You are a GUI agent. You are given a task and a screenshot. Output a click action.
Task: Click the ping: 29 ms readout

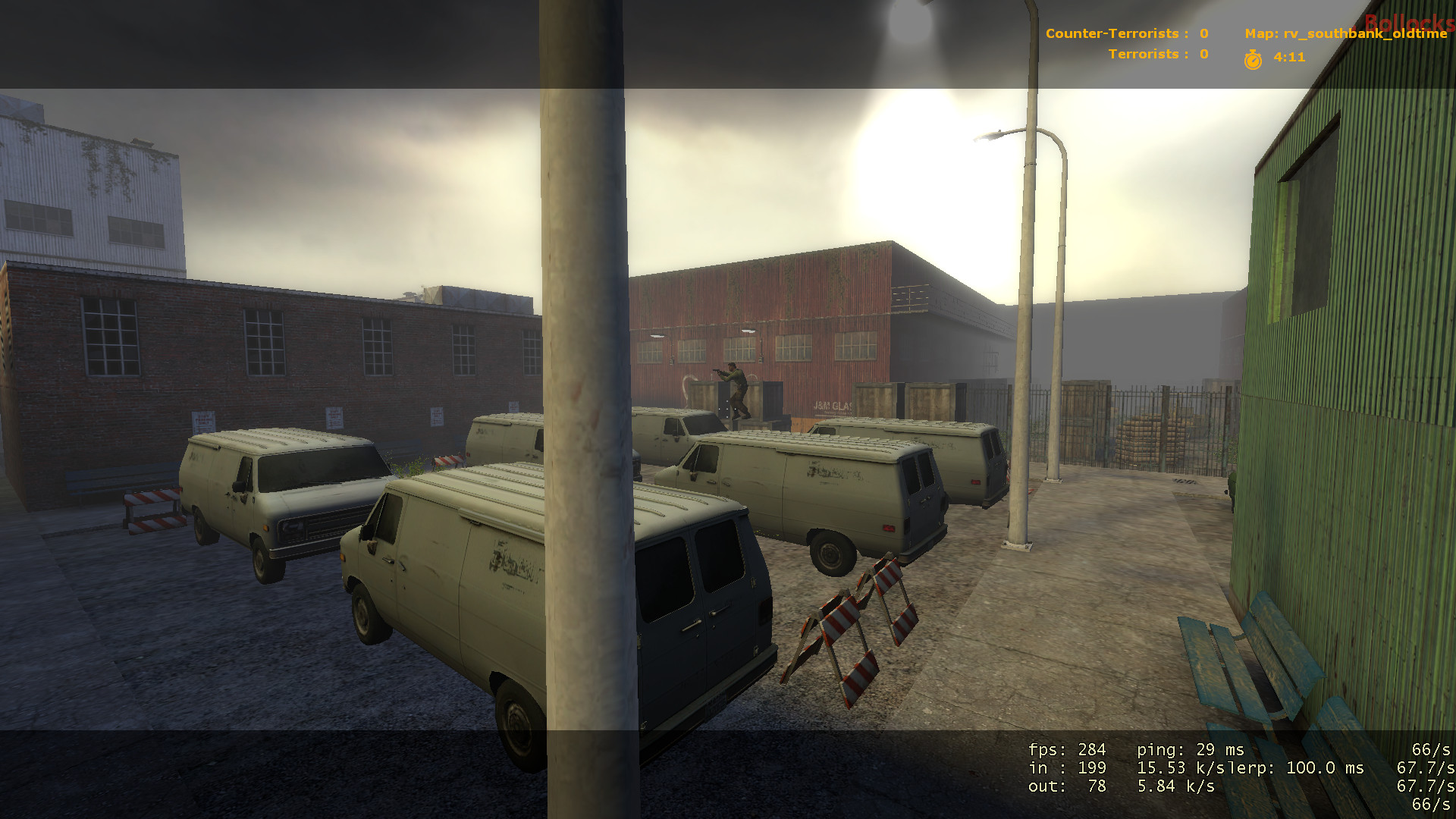click(x=1191, y=749)
